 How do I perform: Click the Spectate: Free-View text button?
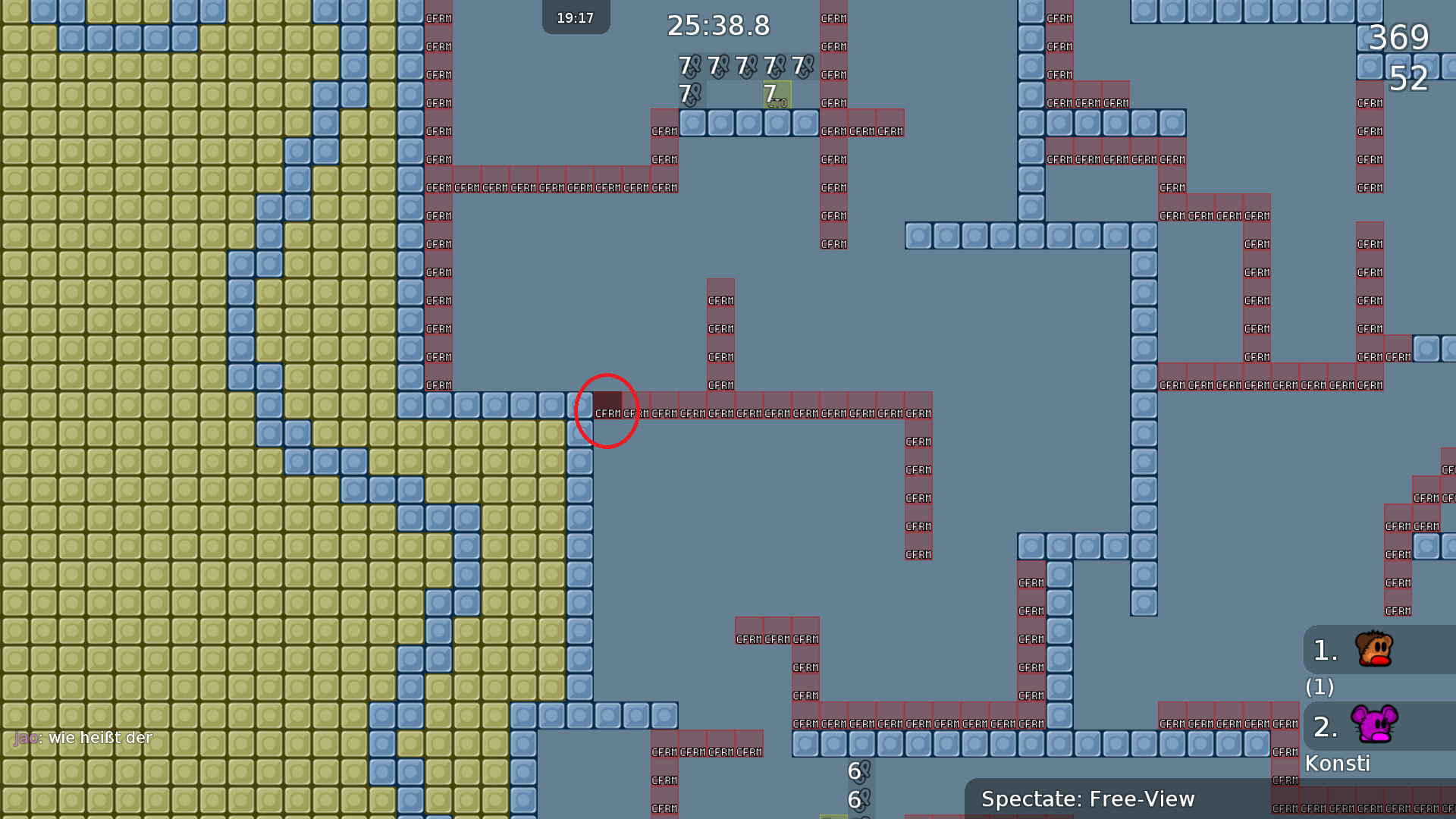[1088, 799]
